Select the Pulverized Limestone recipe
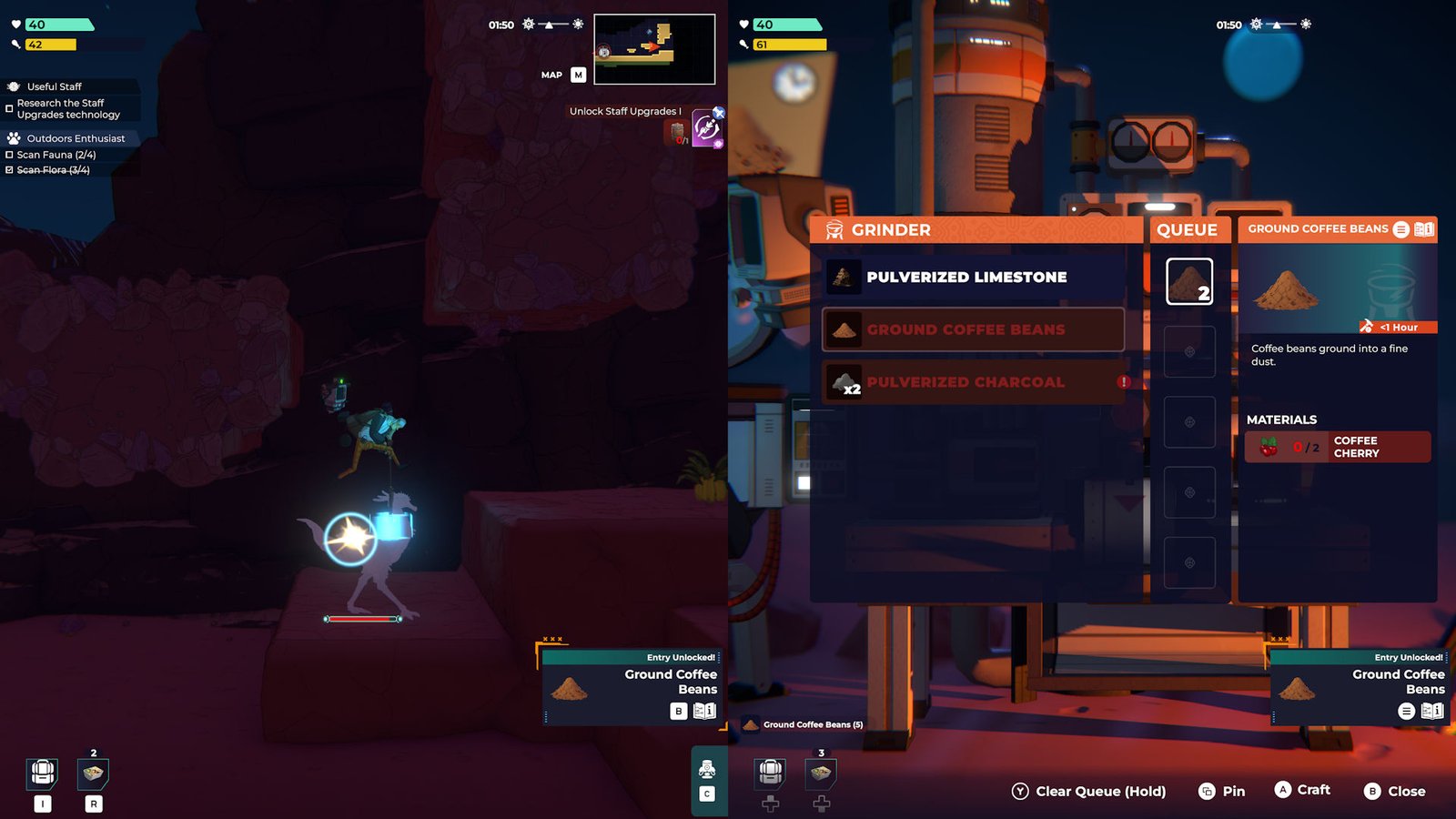Viewport: 1456px width, 819px height. click(x=974, y=278)
